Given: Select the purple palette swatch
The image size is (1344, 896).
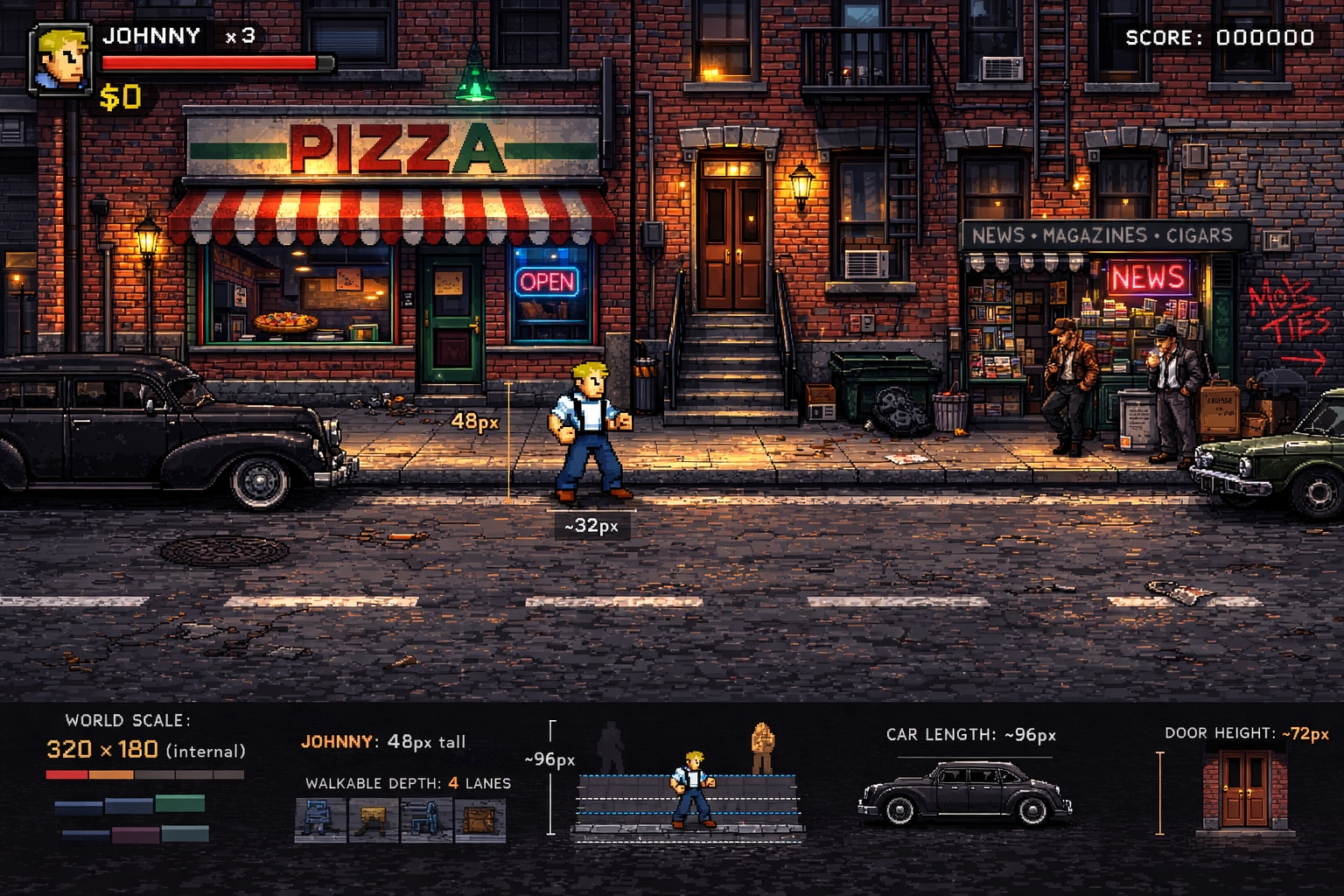Looking at the screenshot, I should pos(136,835).
